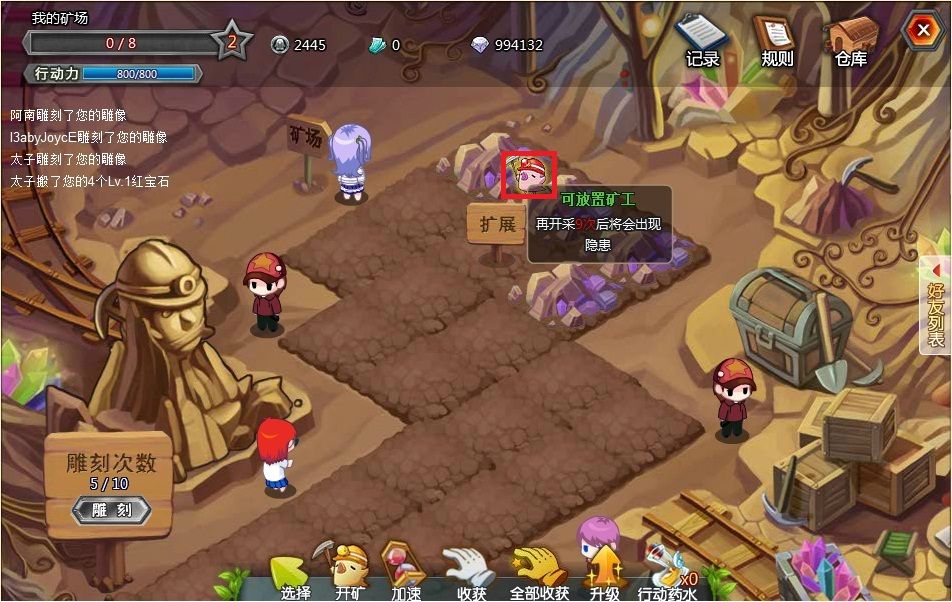Use the 行动药水 action potion
This screenshot has height=602, width=952.
pyautogui.click(x=667, y=574)
